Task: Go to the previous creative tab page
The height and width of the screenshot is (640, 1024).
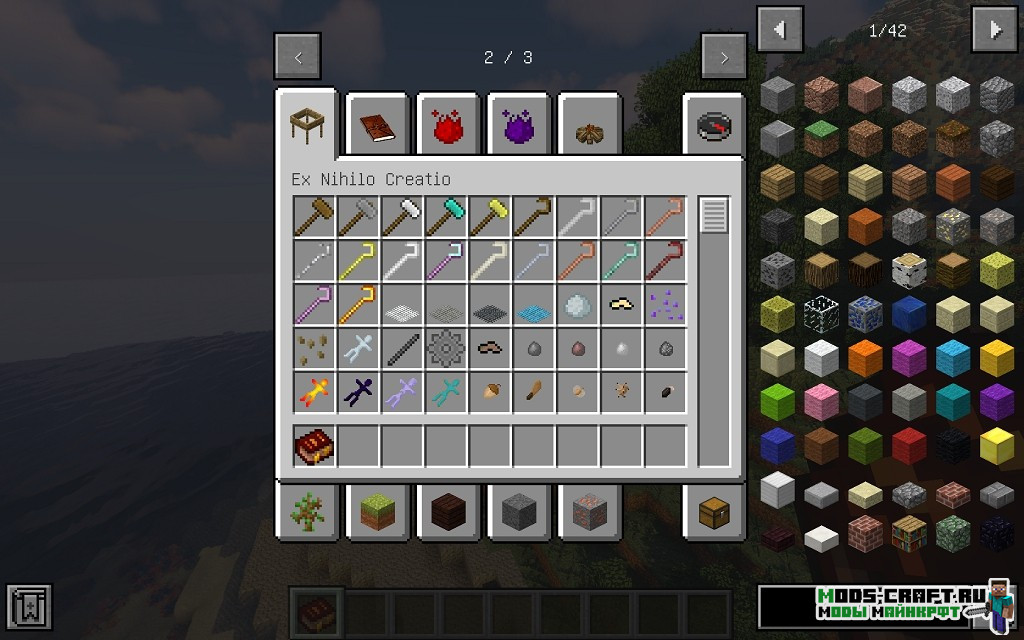Action: [298, 57]
